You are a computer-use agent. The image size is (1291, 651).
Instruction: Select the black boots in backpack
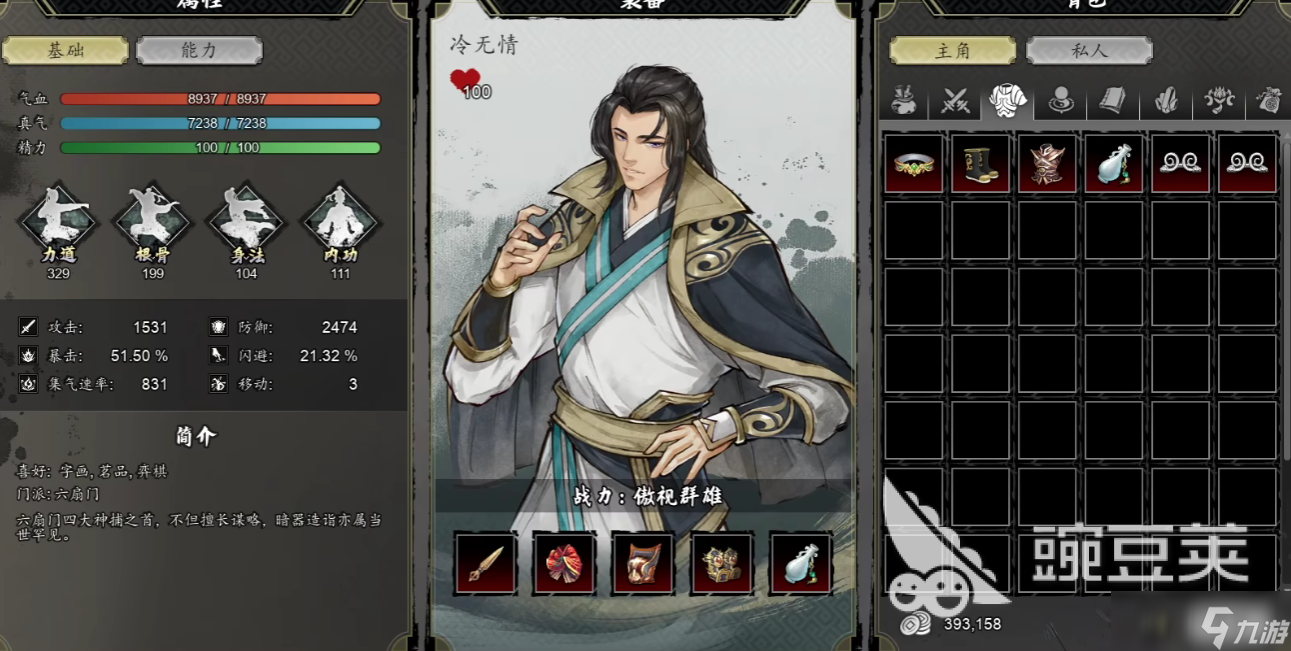click(x=980, y=163)
